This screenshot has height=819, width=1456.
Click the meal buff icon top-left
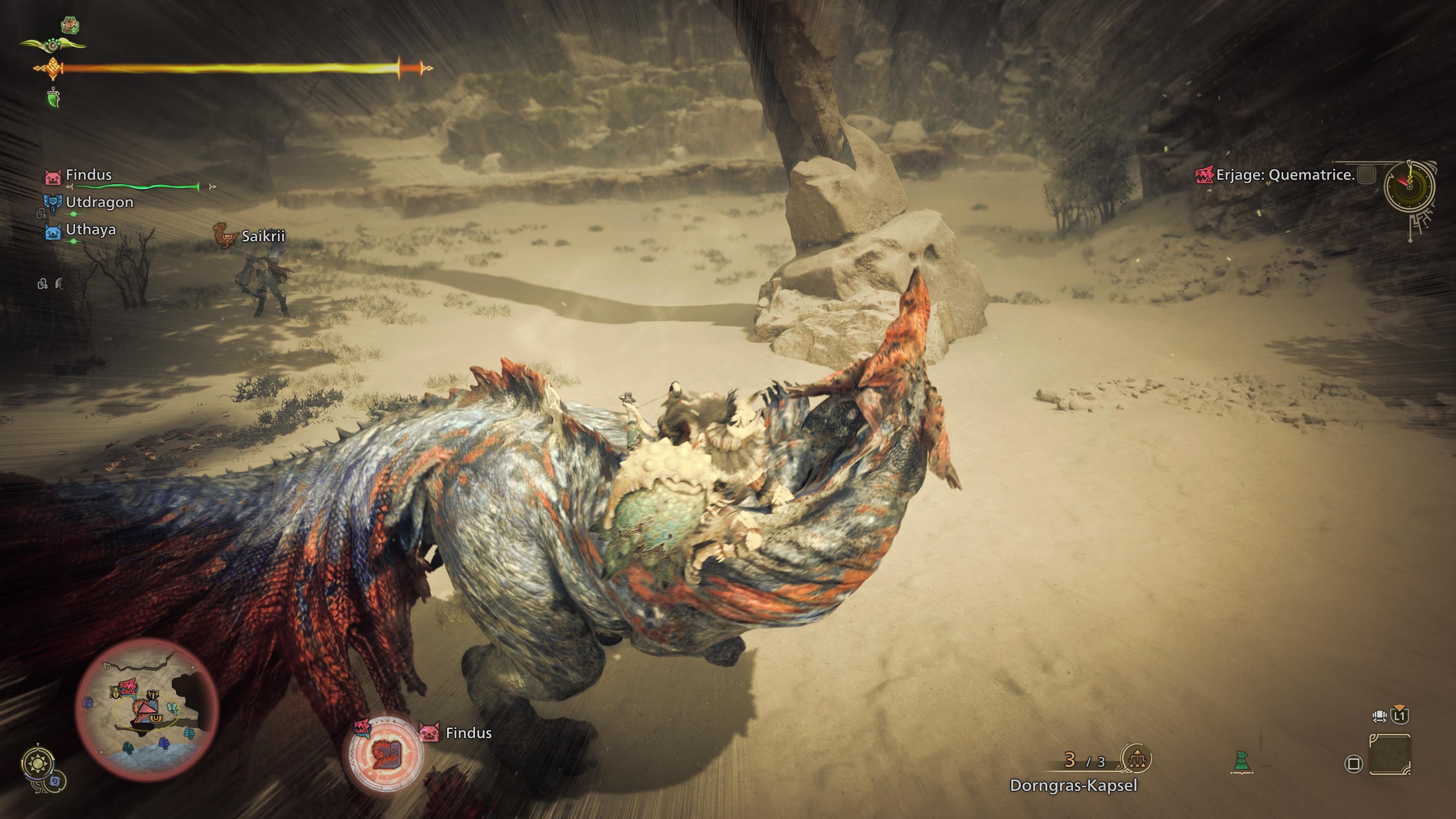(70, 25)
